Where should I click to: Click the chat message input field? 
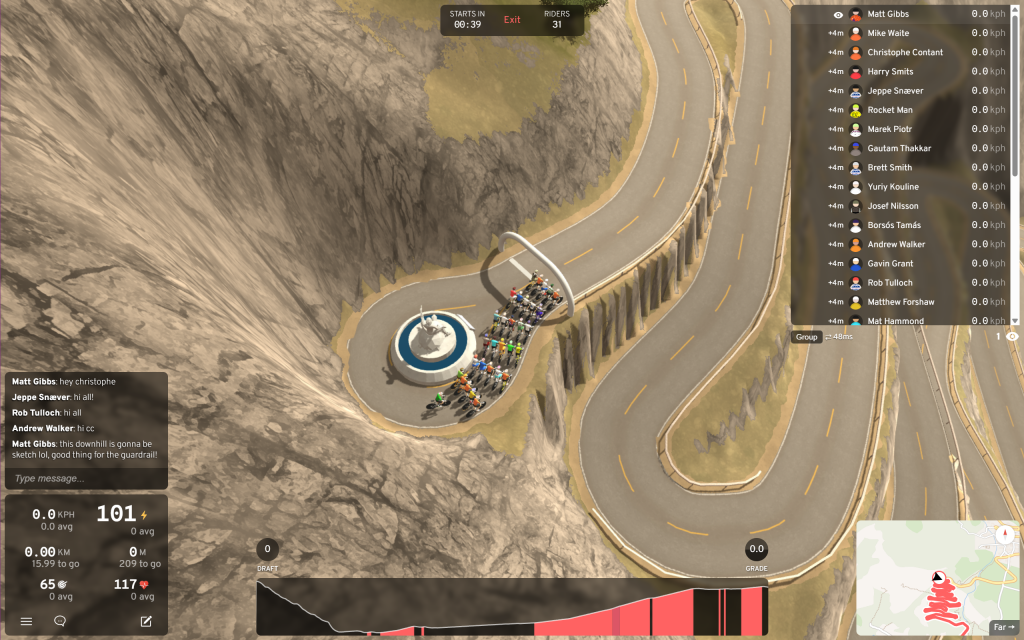point(86,478)
